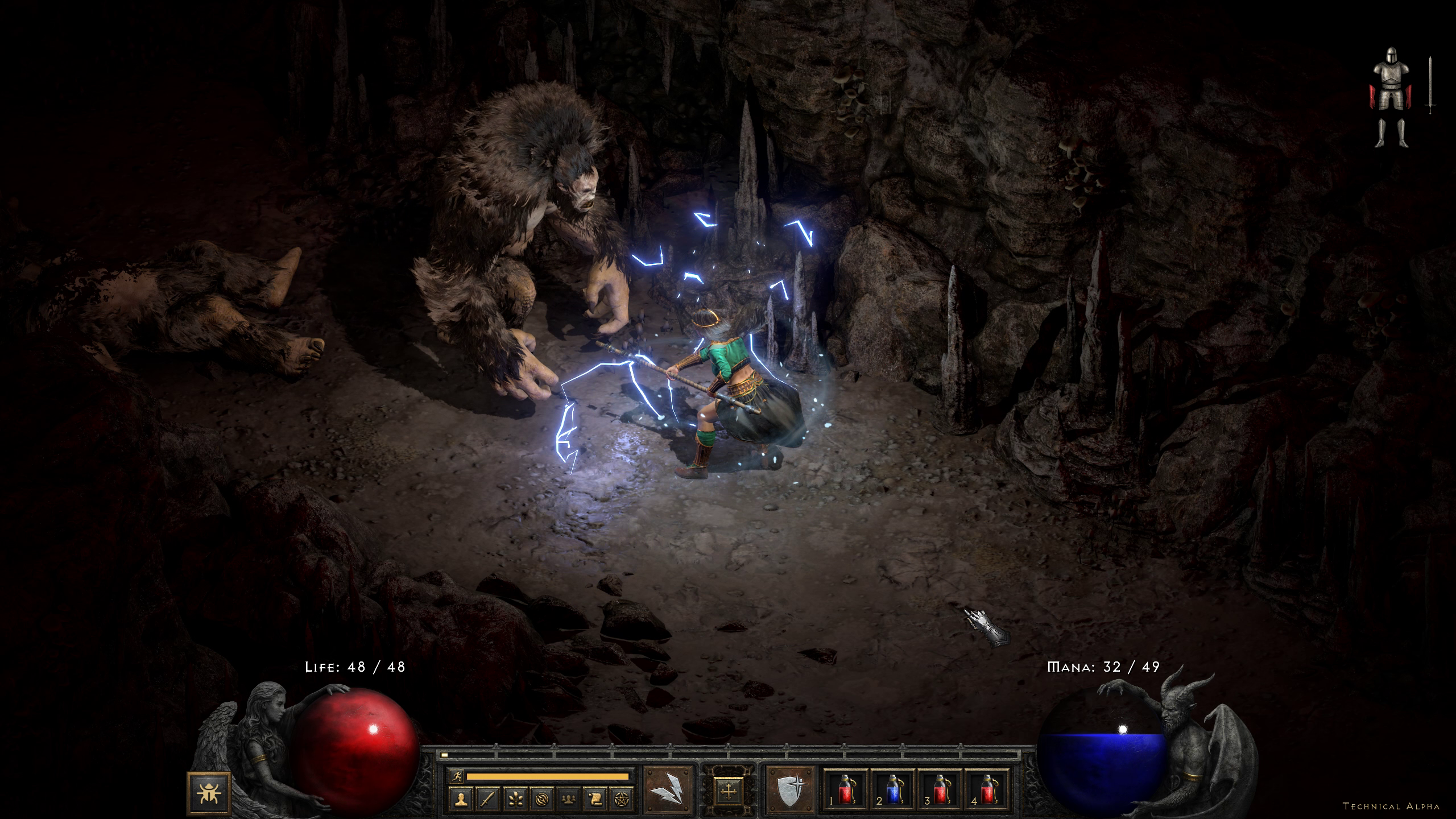The height and width of the screenshot is (819, 1456).
Task: Toggle the run/walk icon
Action: [457, 776]
